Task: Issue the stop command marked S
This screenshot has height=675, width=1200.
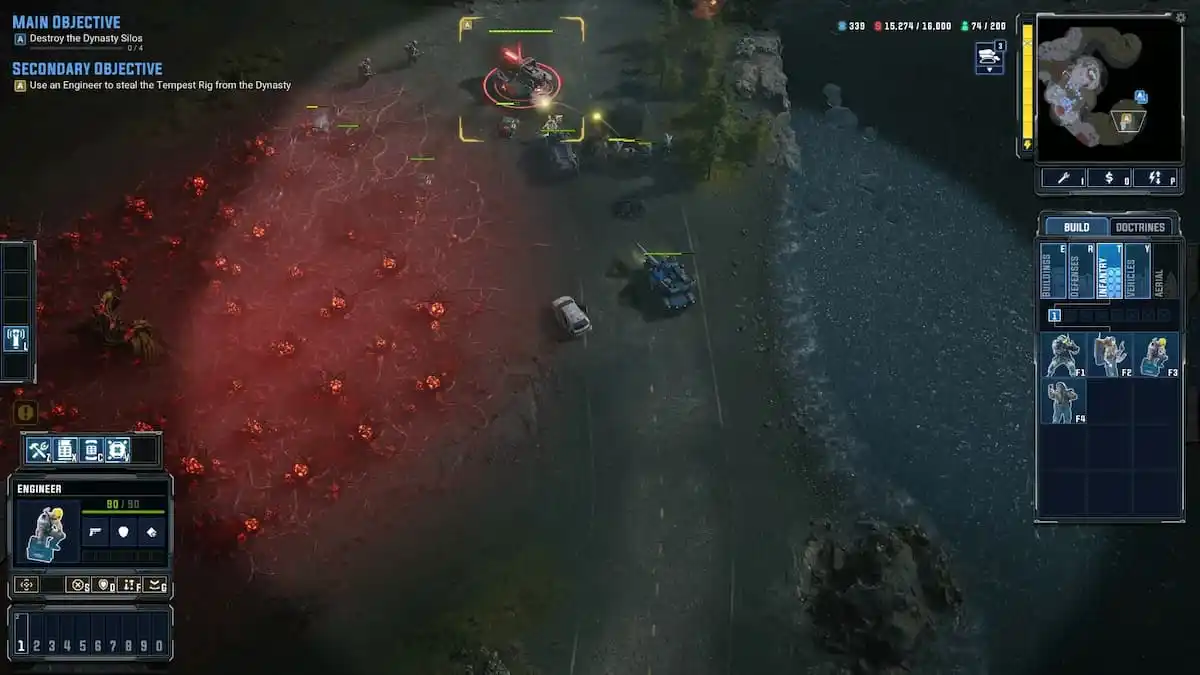Action: coord(78,585)
